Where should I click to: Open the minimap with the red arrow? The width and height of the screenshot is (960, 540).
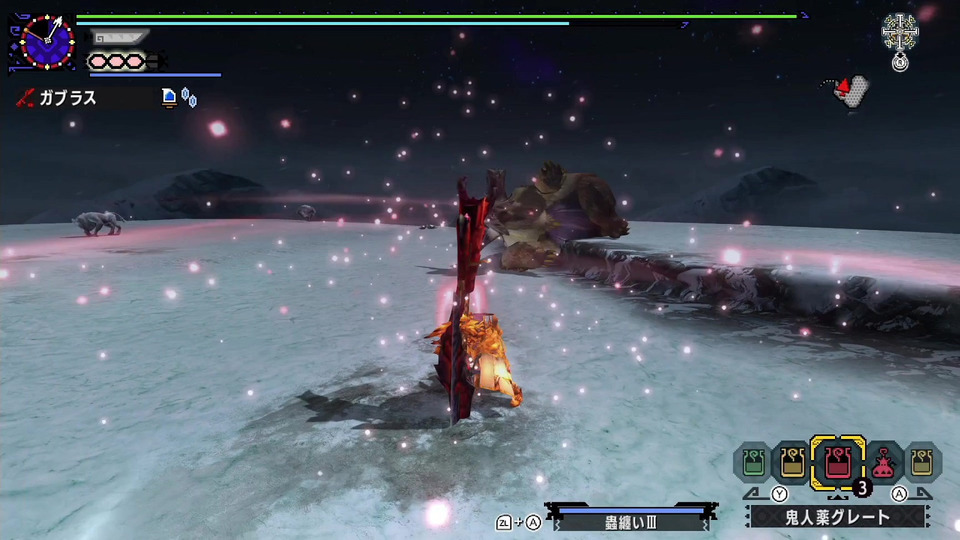pos(846,90)
